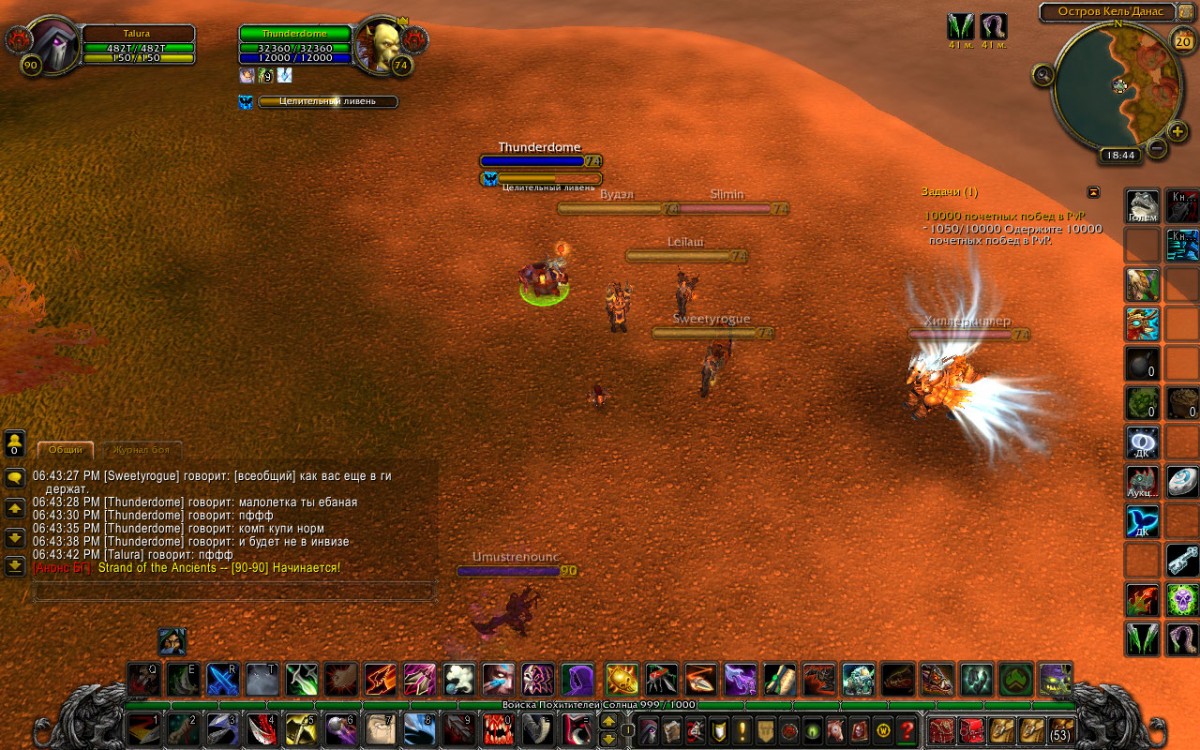Use the Голем frog-icon macro slot
Image resolution: width=1200 pixels, height=750 pixels.
coord(1143,205)
